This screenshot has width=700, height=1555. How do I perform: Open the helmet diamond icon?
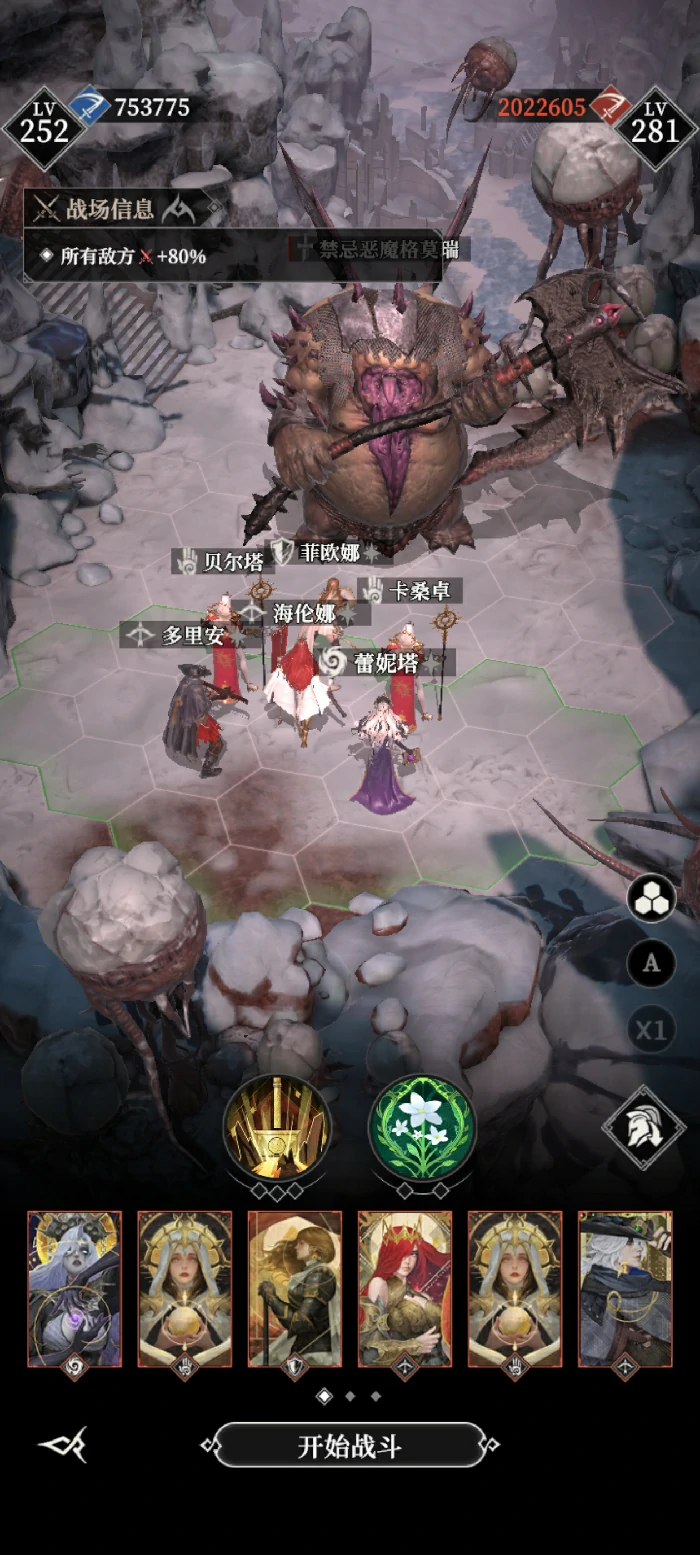pyautogui.click(x=644, y=1129)
